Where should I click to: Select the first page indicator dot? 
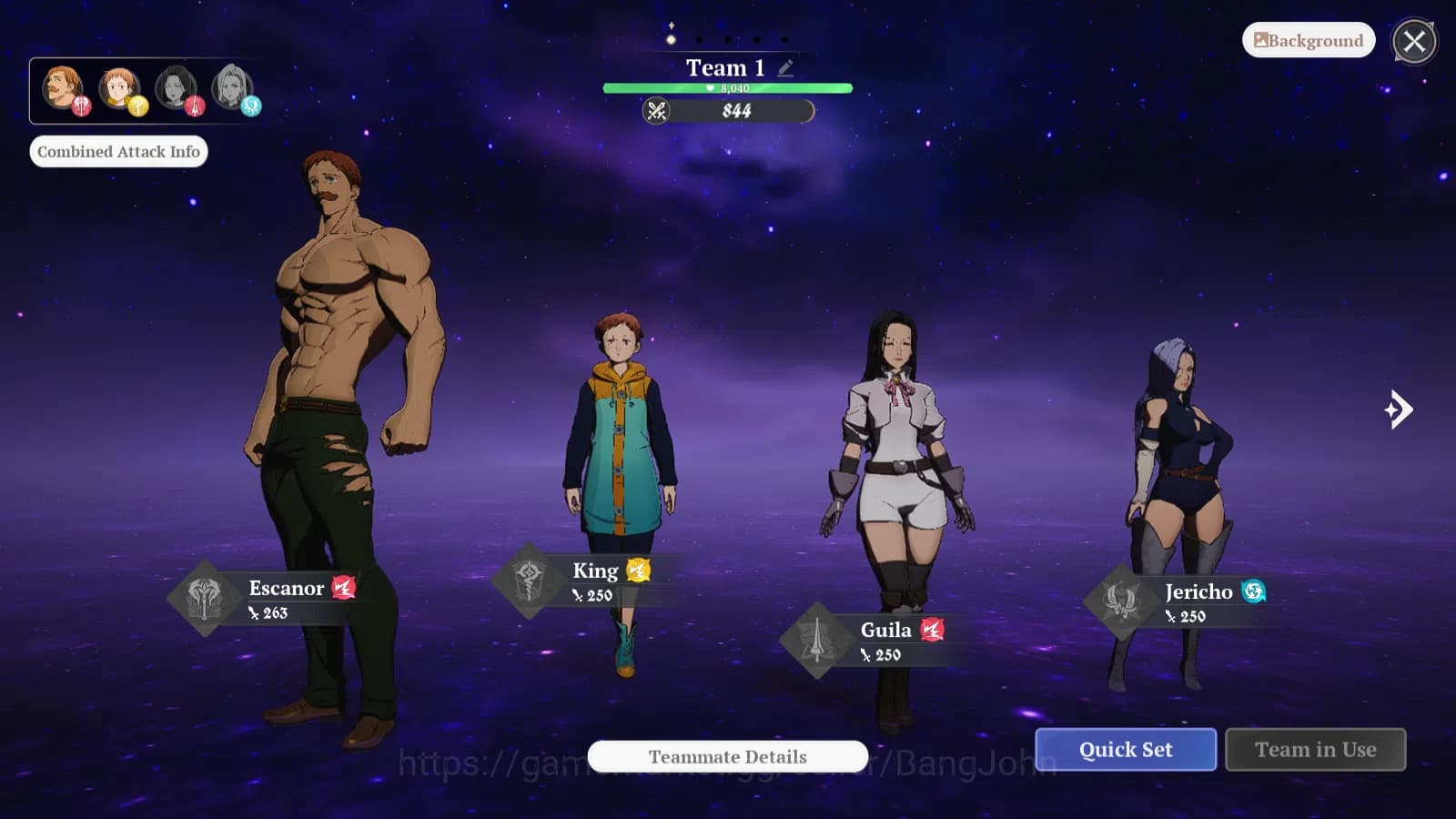pos(672,39)
